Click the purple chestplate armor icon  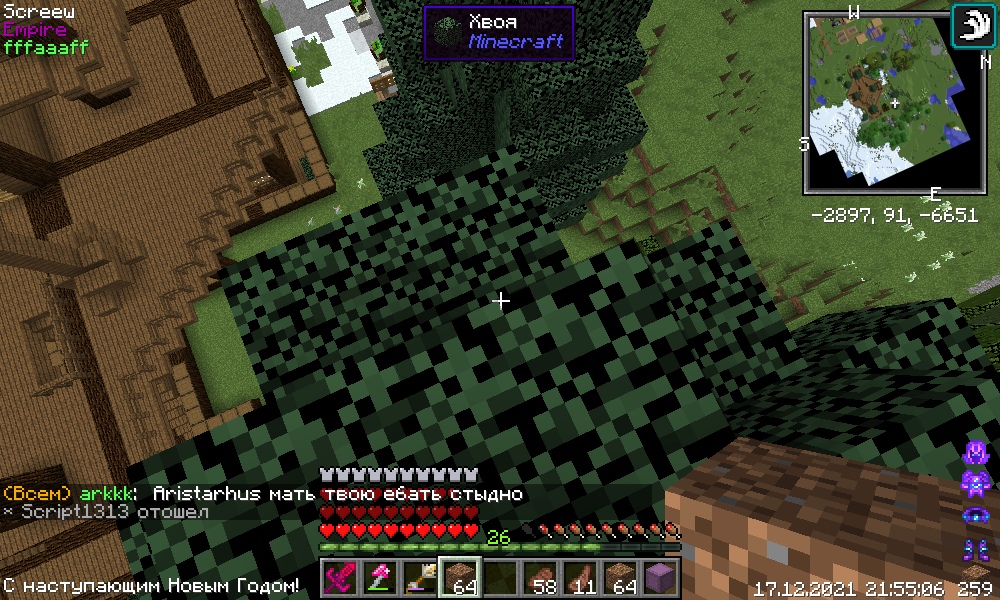(973, 485)
